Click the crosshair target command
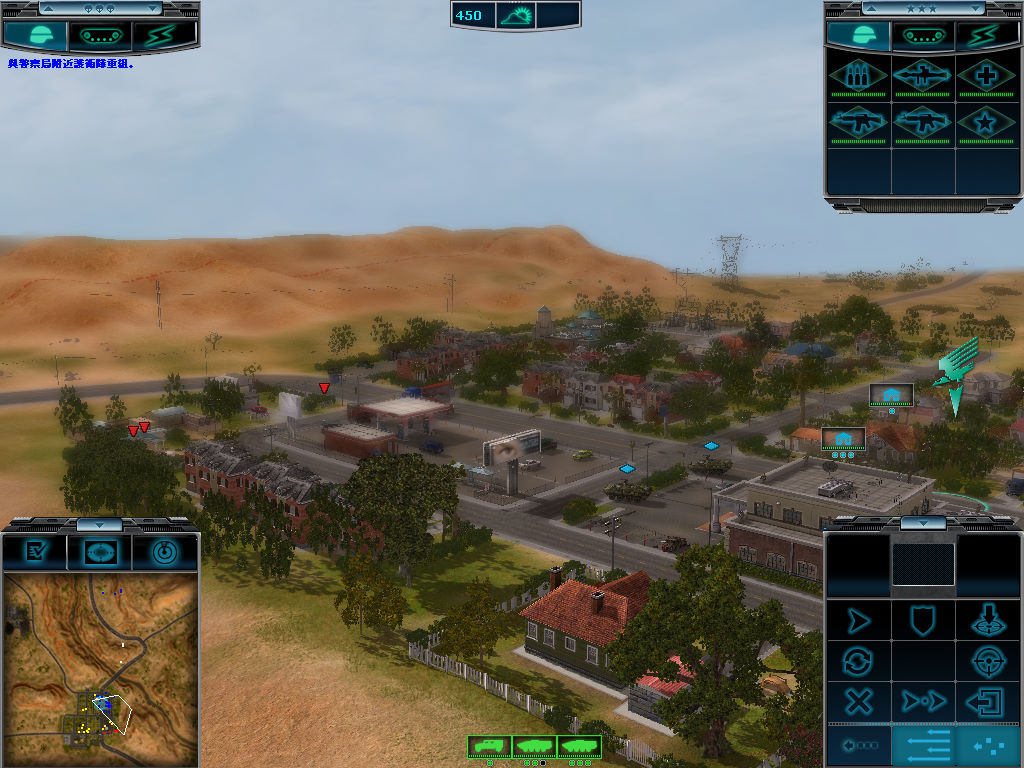The image size is (1024, 768). (x=988, y=661)
